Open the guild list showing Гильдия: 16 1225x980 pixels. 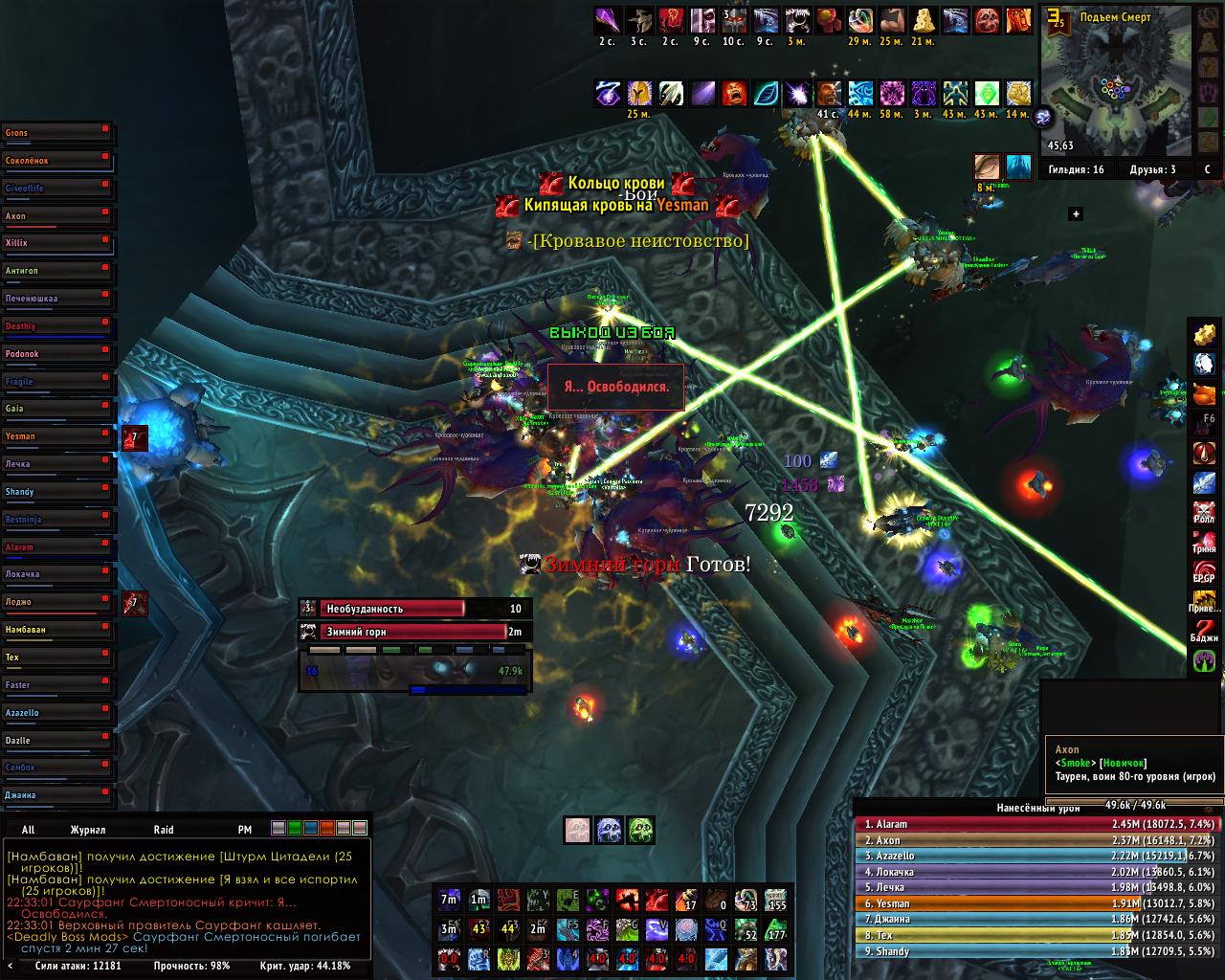click(x=1076, y=169)
